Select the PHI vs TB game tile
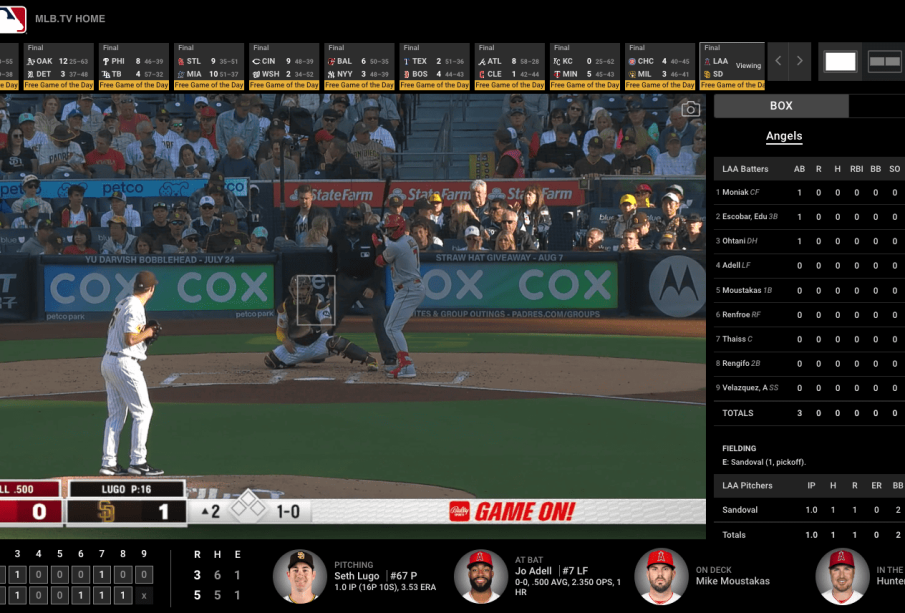Screen dimensions: 905x613 pos(133,67)
